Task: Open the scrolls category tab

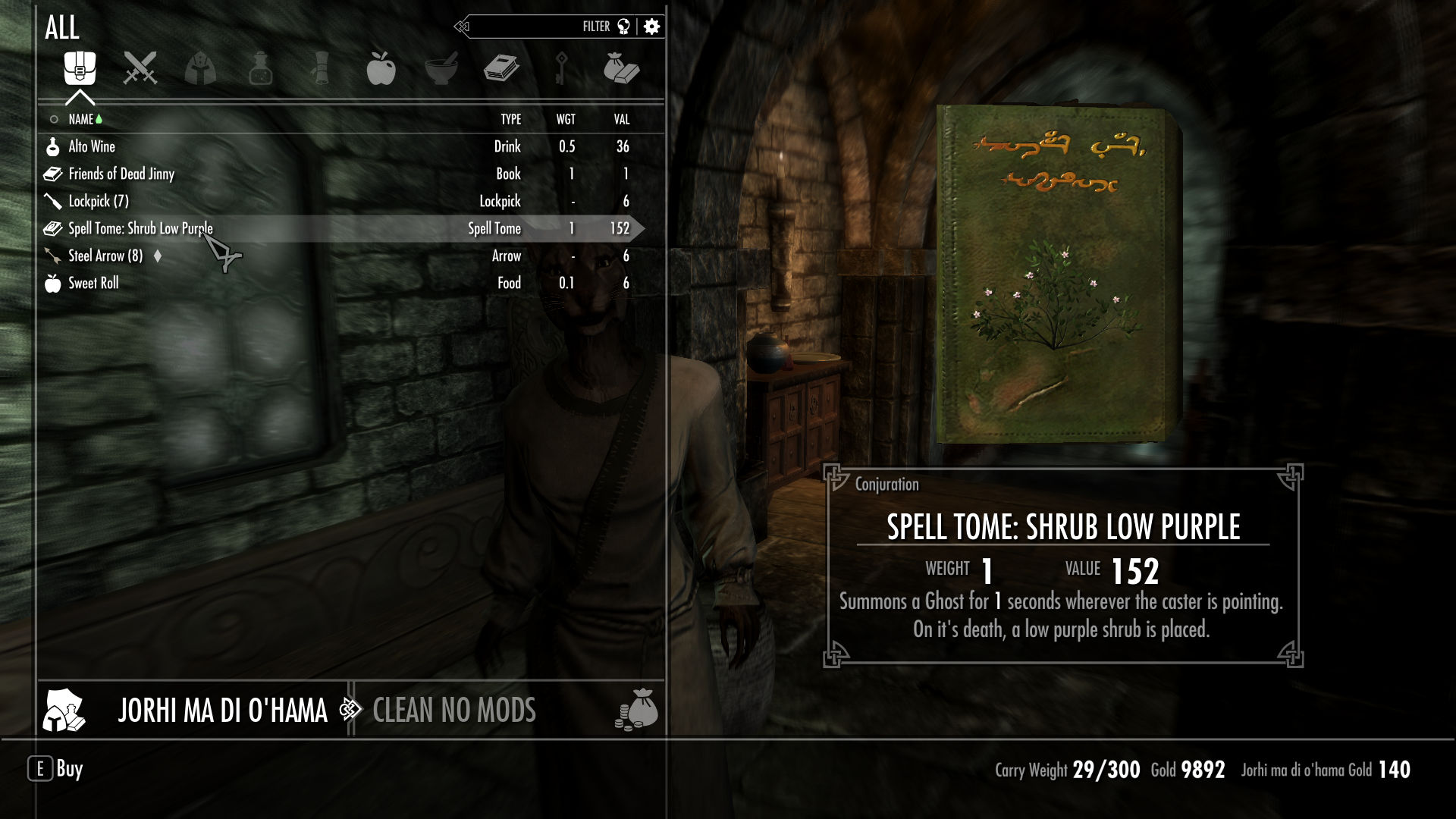Action: pyautogui.click(x=320, y=68)
